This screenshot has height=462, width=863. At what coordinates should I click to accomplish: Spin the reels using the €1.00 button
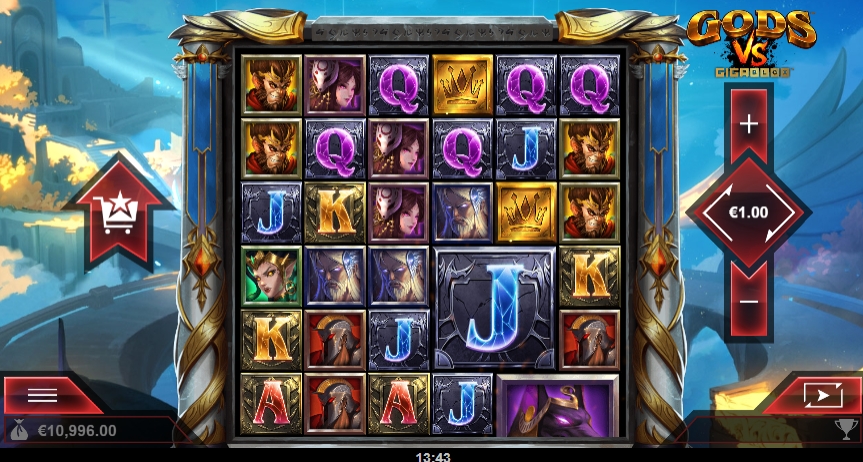coord(748,213)
